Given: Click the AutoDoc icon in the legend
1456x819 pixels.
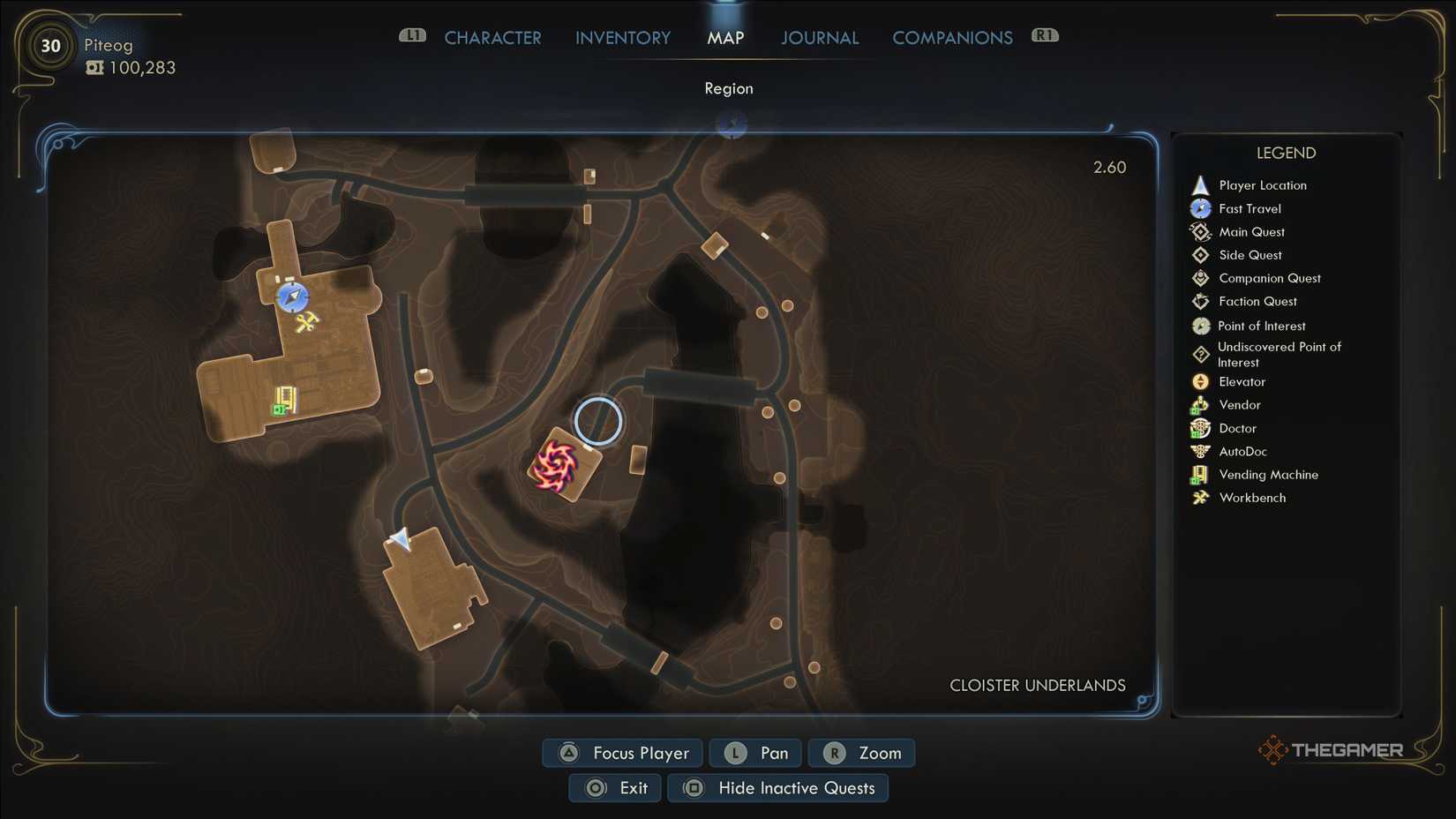Looking at the screenshot, I should click(x=1200, y=451).
